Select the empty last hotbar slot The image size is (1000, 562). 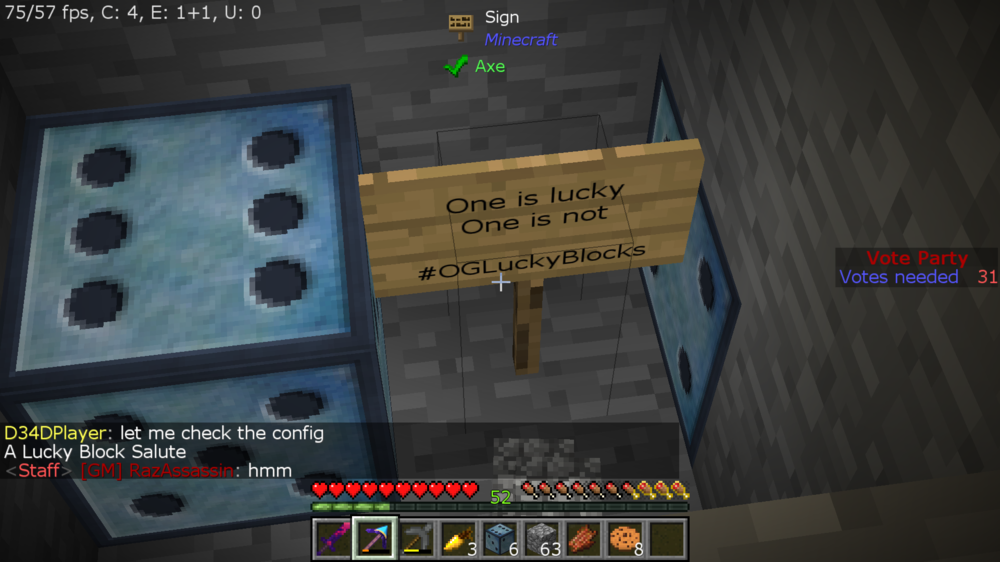[668, 539]
